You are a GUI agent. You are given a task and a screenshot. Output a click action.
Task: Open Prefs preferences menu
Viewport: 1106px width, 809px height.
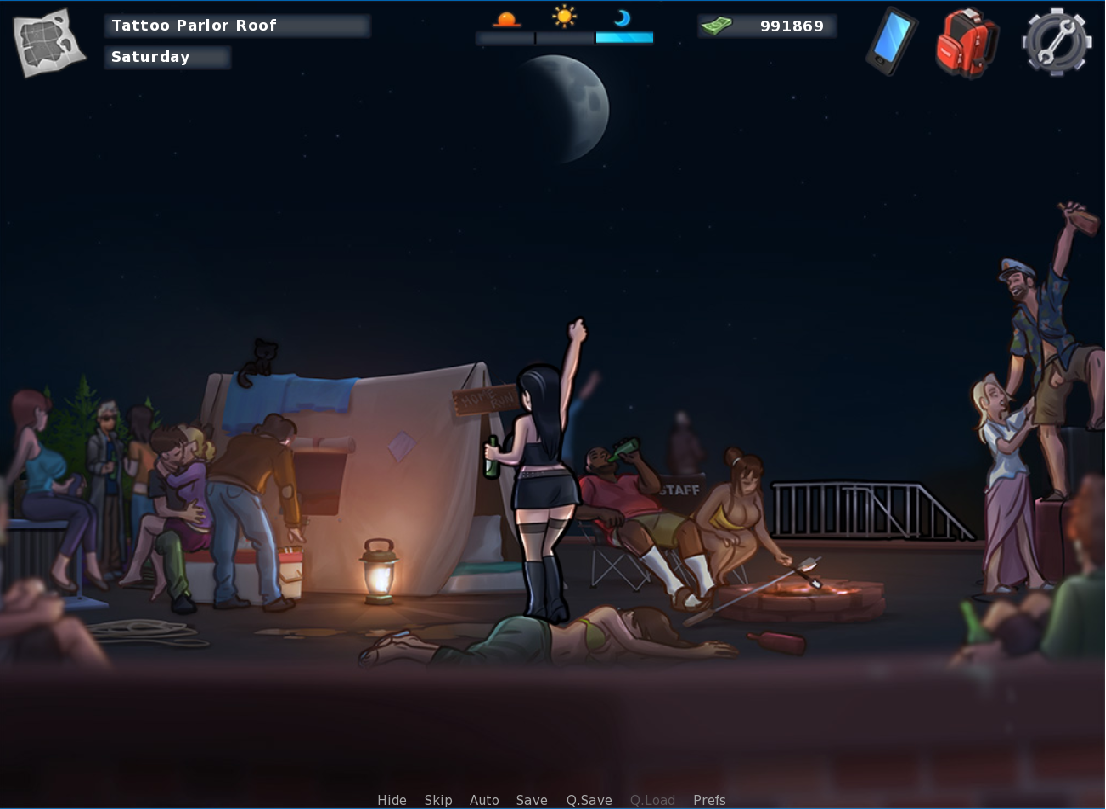click(709, 800)
